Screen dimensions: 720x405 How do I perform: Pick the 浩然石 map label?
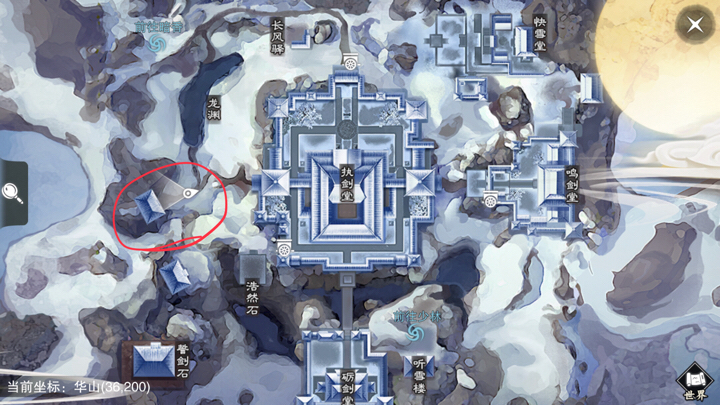click(x=250, y=291)
